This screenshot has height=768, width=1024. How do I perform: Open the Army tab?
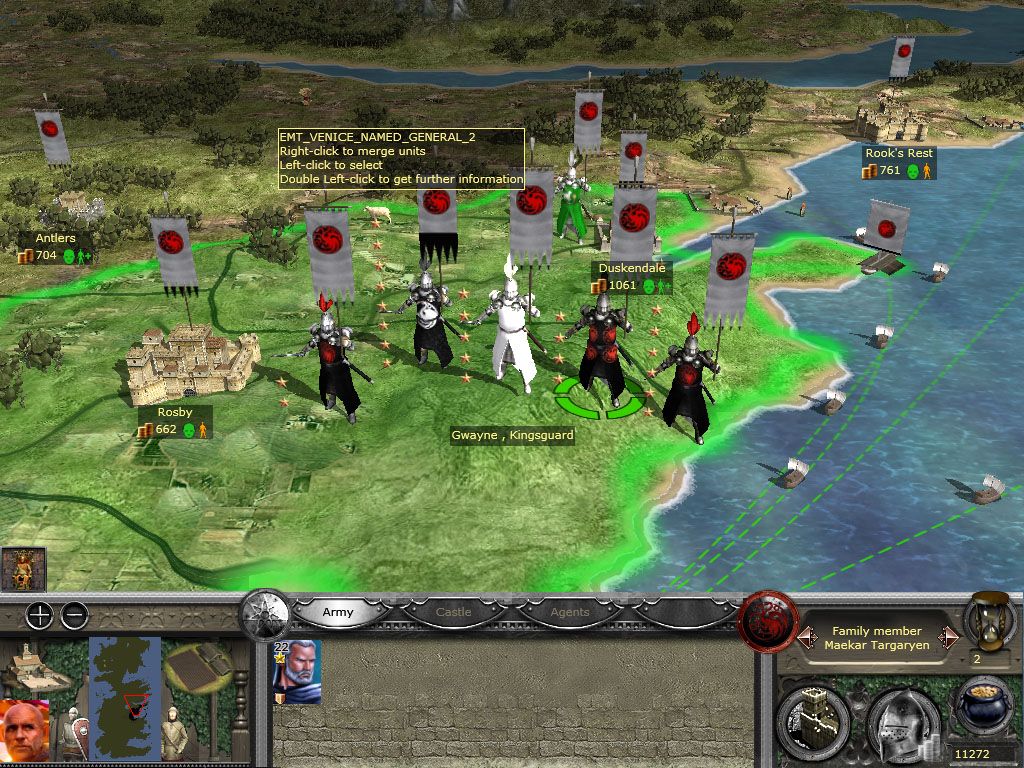point(339,612)
